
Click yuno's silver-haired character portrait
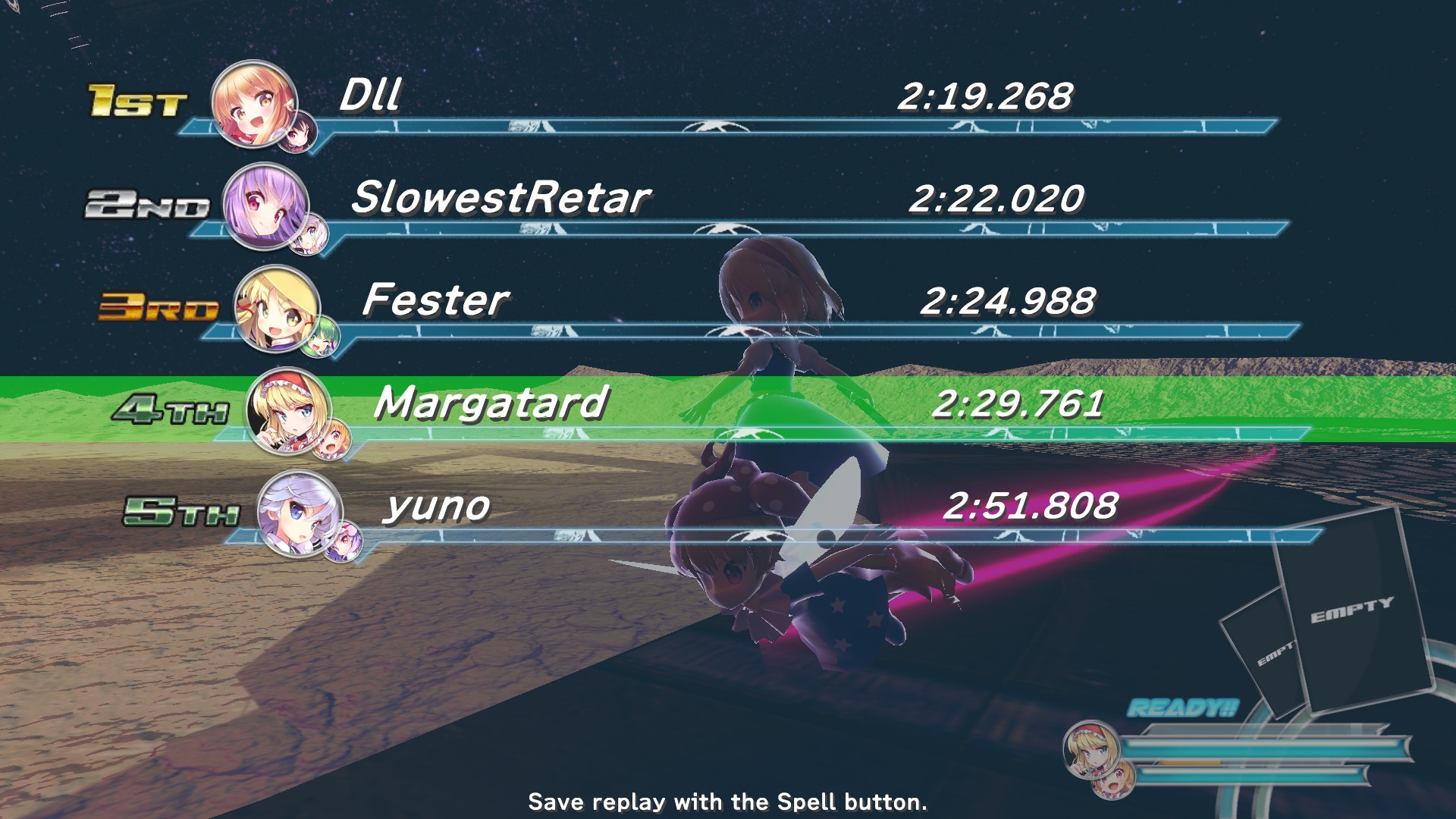point(300,513)
